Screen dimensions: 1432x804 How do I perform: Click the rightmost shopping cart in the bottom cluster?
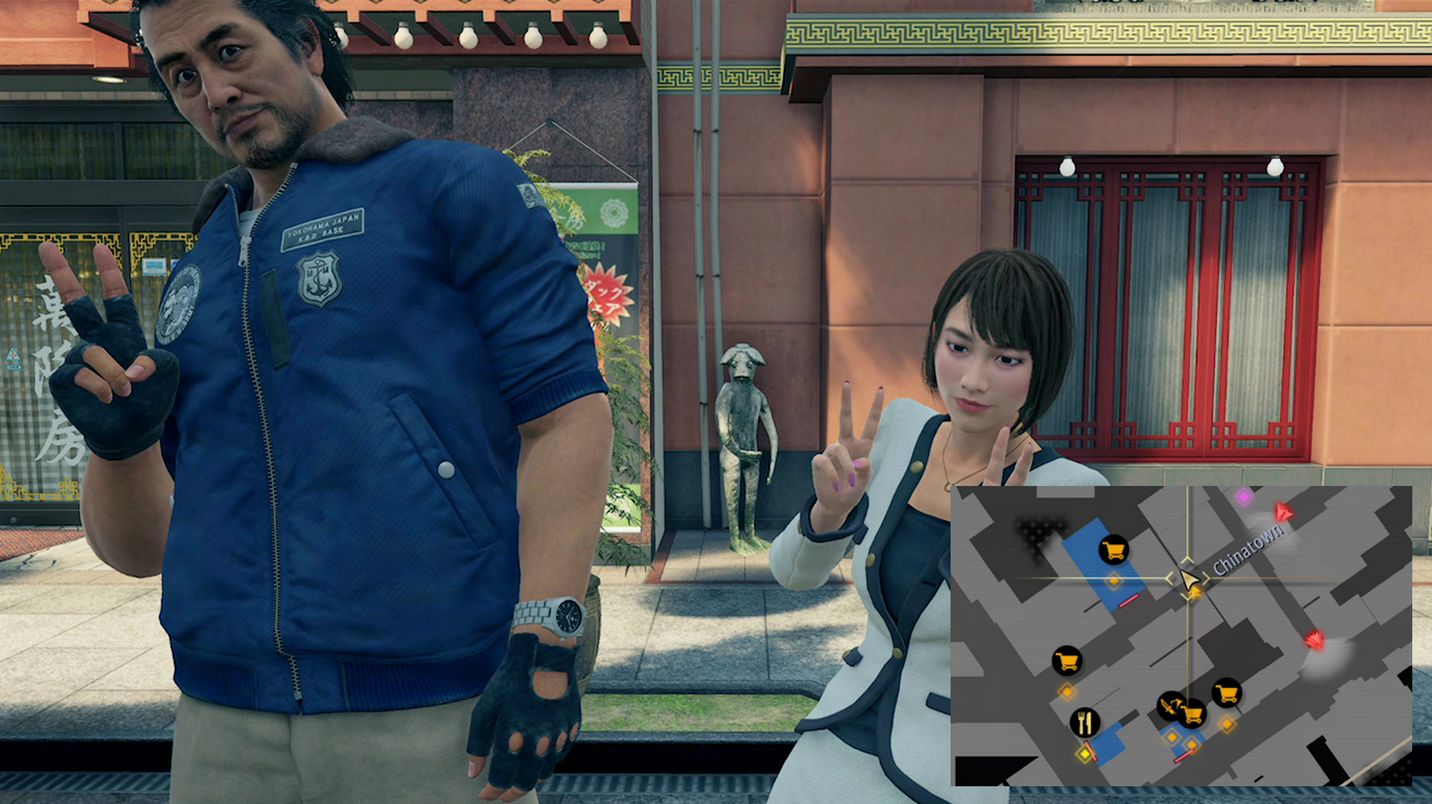pyautogui.click(x=1226, y=693)
